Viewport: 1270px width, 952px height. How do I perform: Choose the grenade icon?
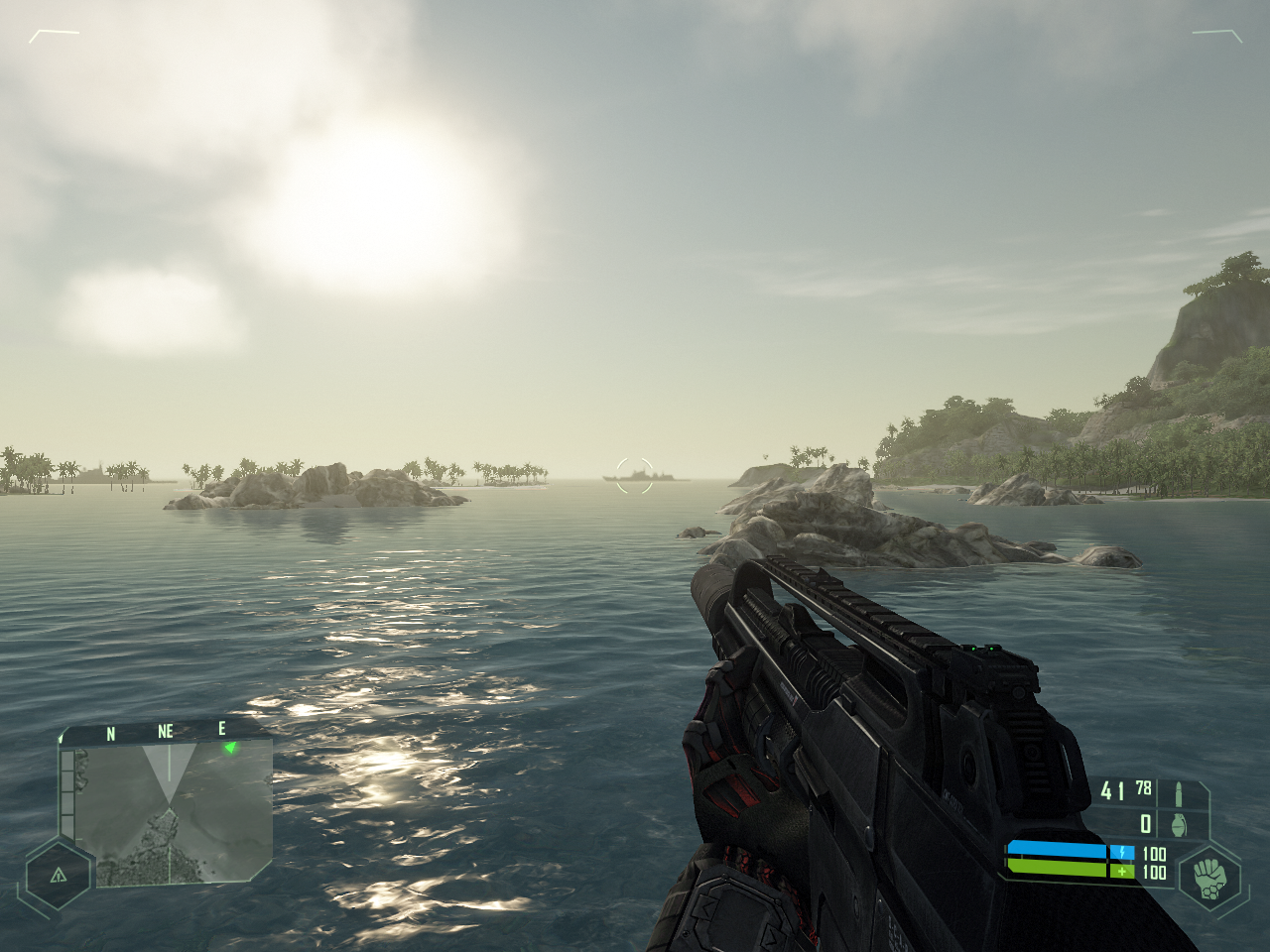click(1179, 824)
